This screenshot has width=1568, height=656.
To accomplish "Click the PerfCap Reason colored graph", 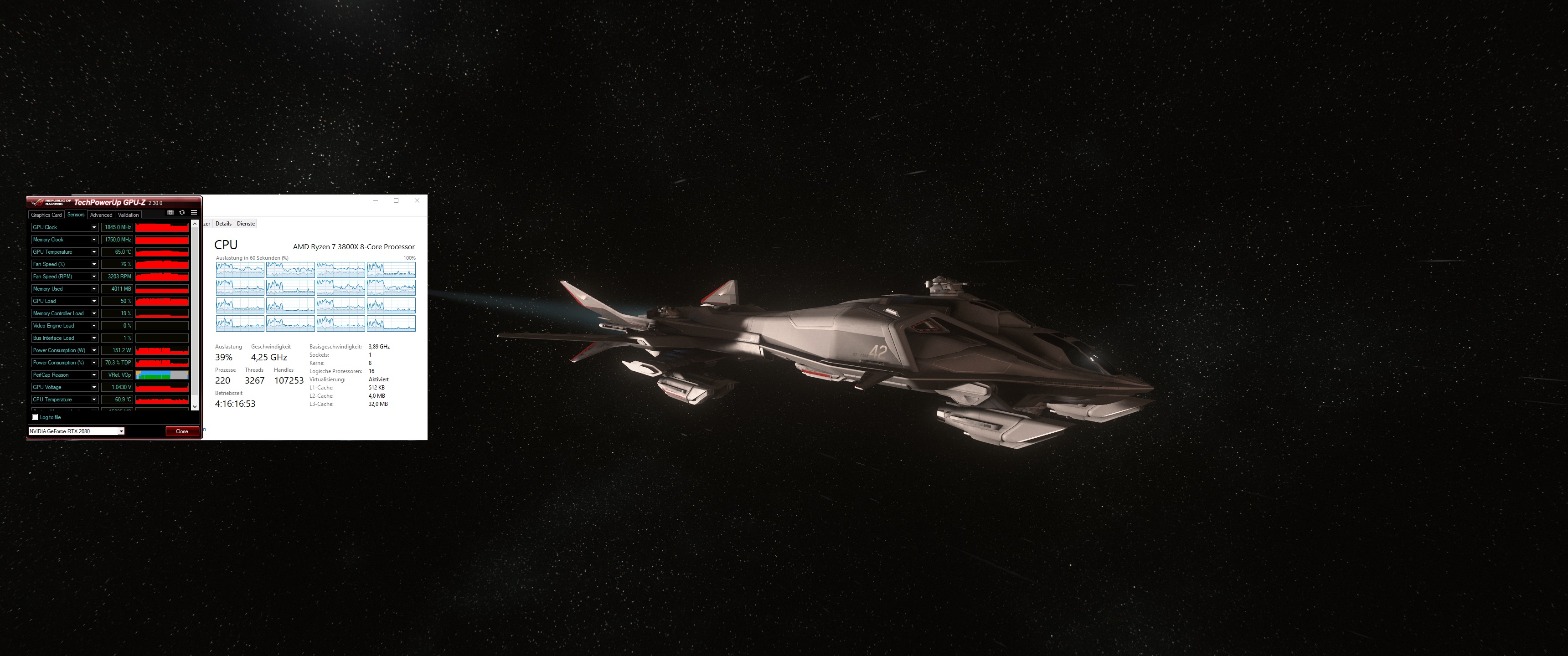I will coord(162,375).
